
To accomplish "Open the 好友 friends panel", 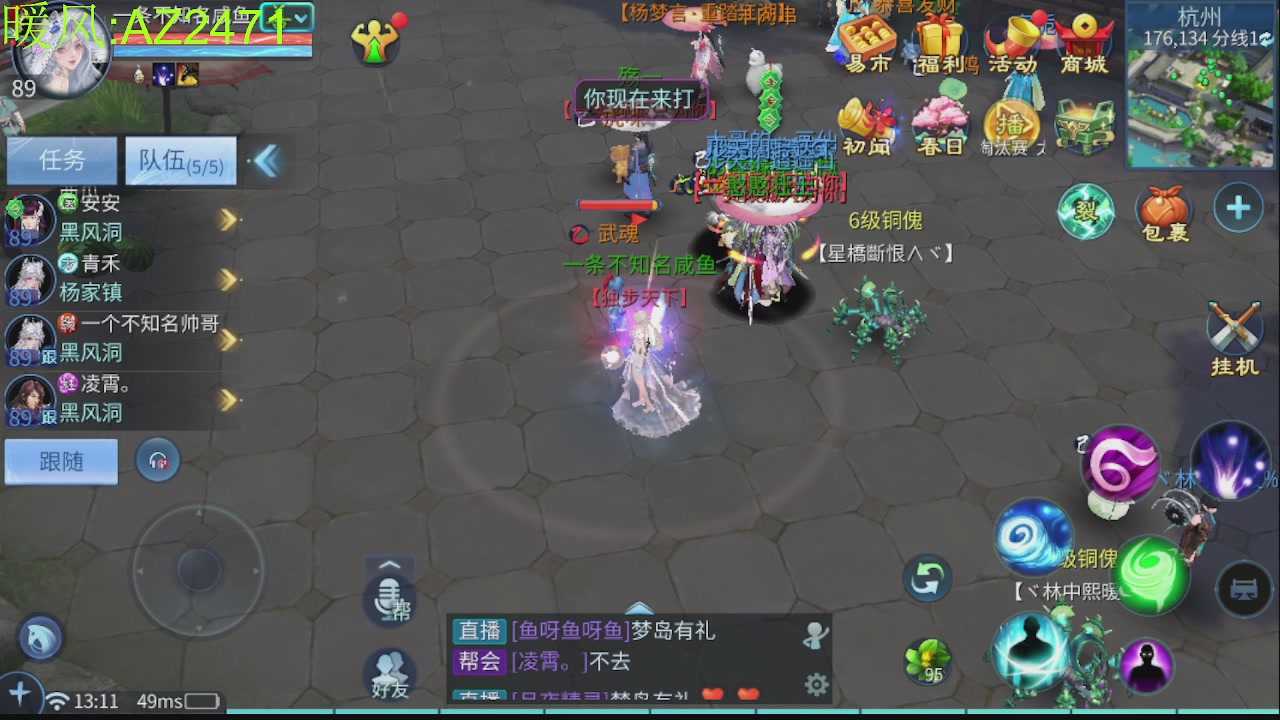I will (388, 672).
